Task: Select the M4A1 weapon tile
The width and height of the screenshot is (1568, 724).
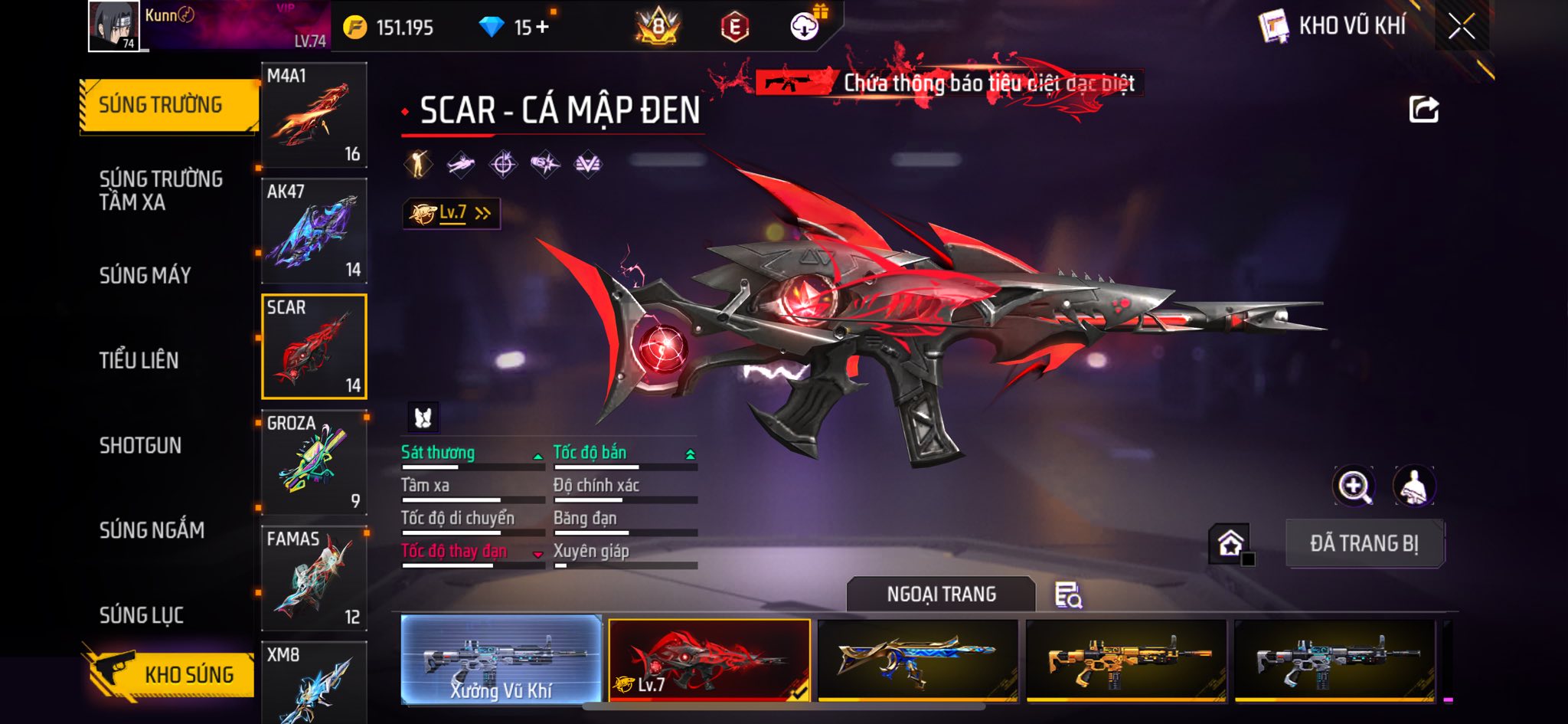Action: coord(314,115)
